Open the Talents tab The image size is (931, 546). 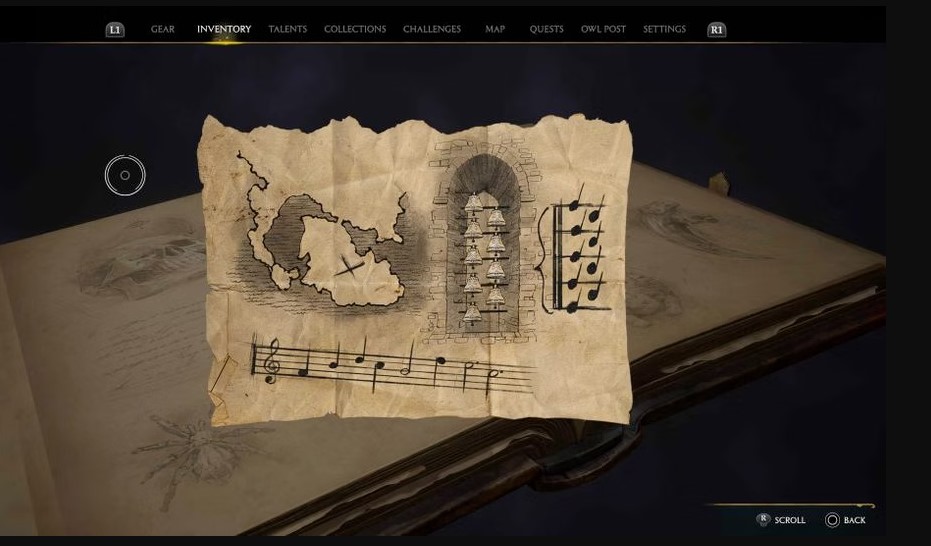pyautogui.click(x=287, y=29)
